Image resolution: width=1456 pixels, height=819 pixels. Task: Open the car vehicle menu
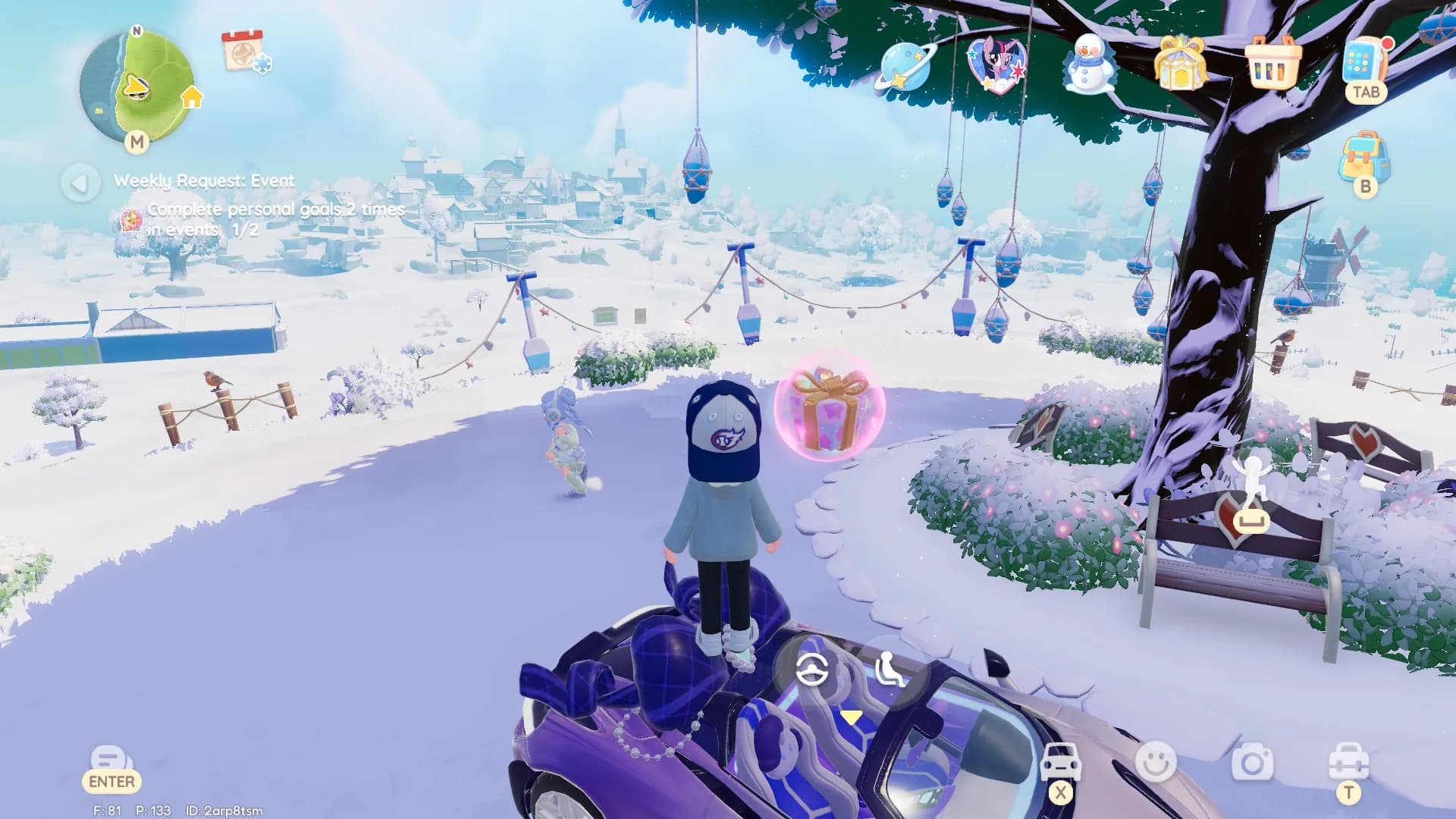click(x=1060, y=761)
